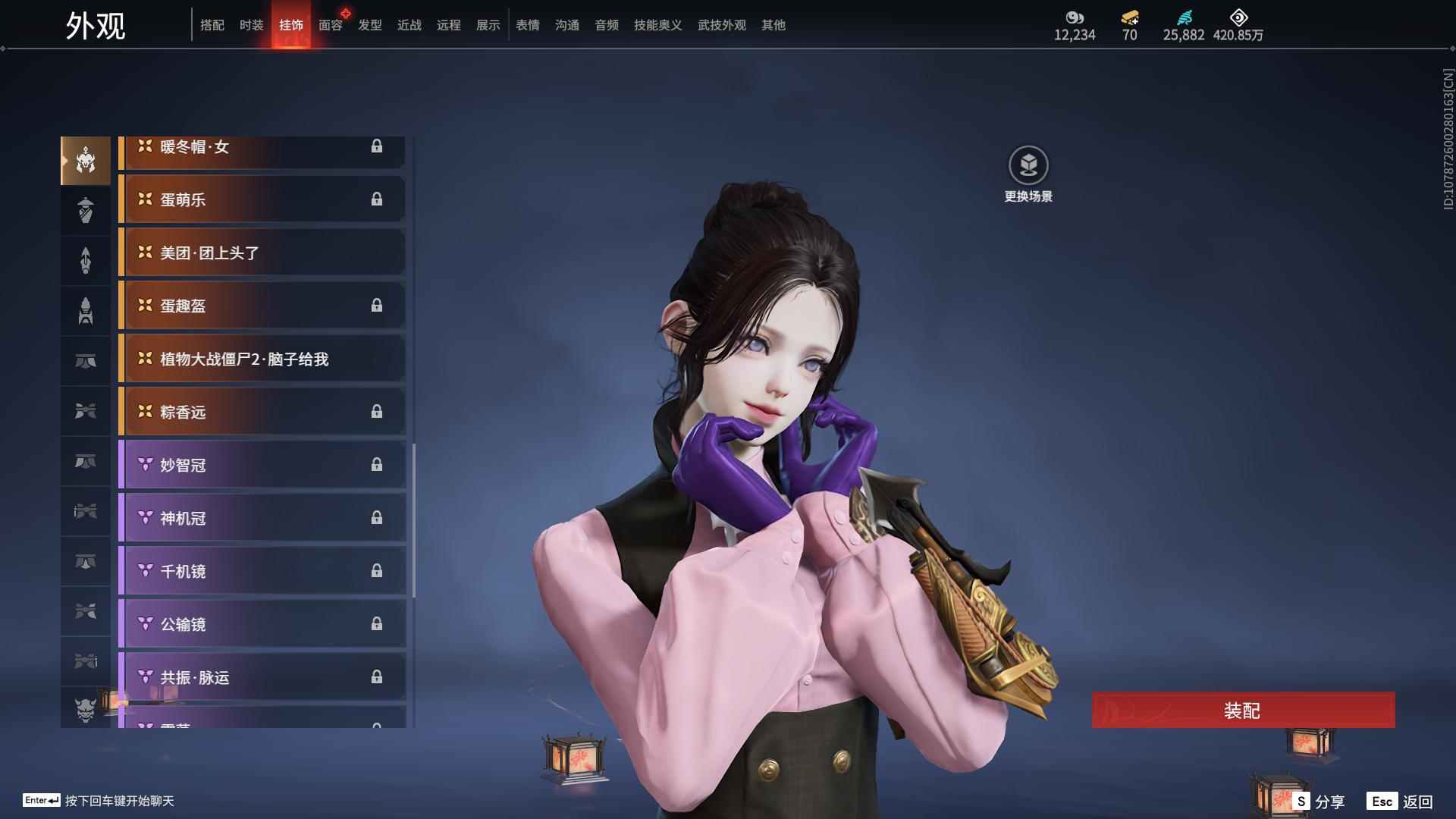Select the 妙智冠 entry

click(262, 465)
